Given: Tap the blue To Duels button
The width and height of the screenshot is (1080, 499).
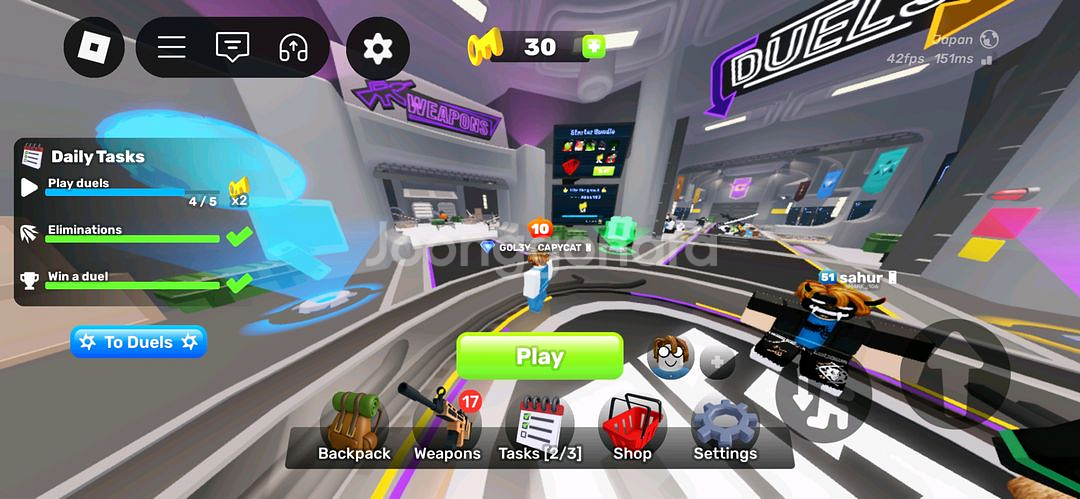Looking at the screenshot, I should (138, 342).
